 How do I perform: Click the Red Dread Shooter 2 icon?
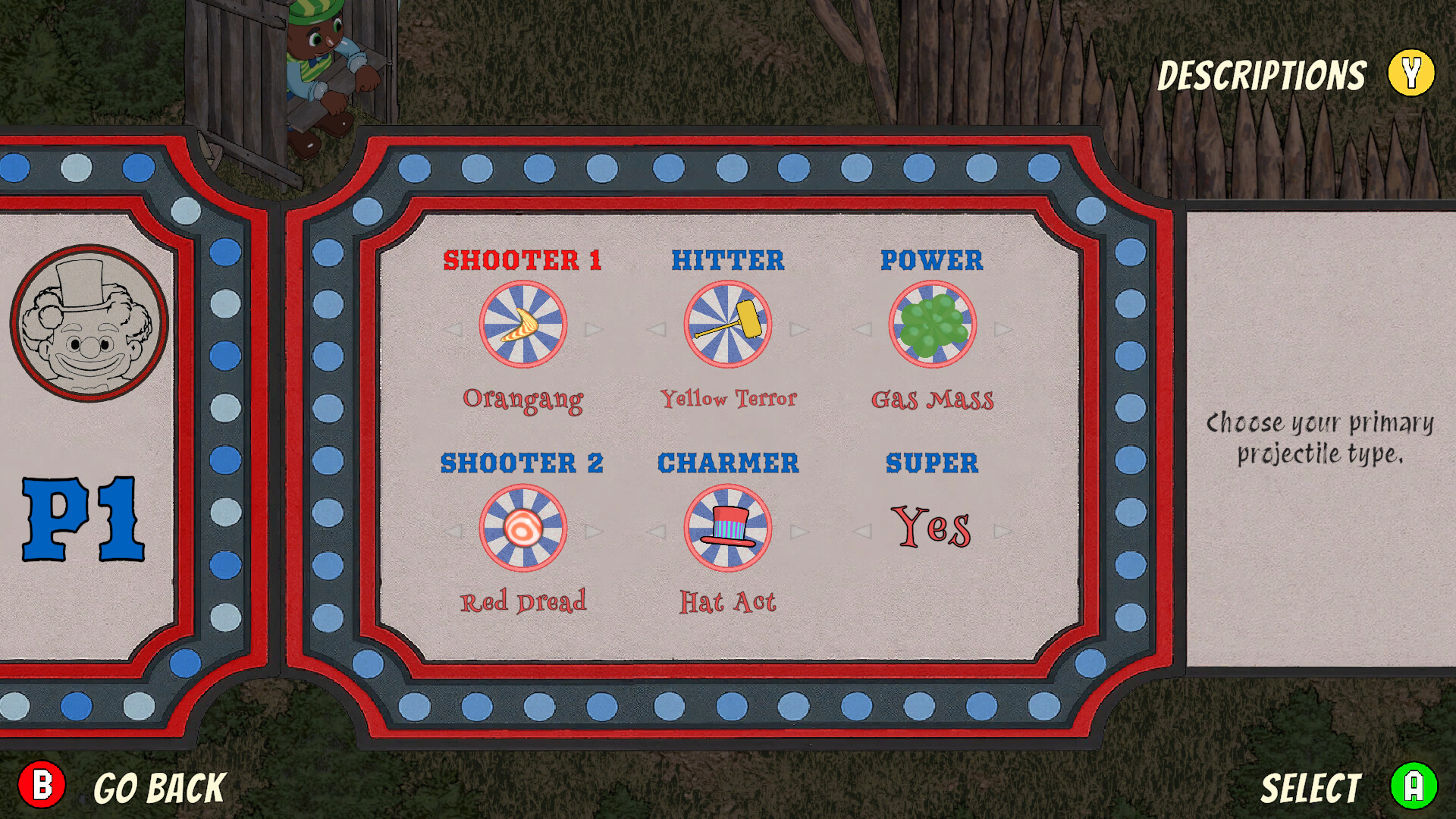coord(523,529)
